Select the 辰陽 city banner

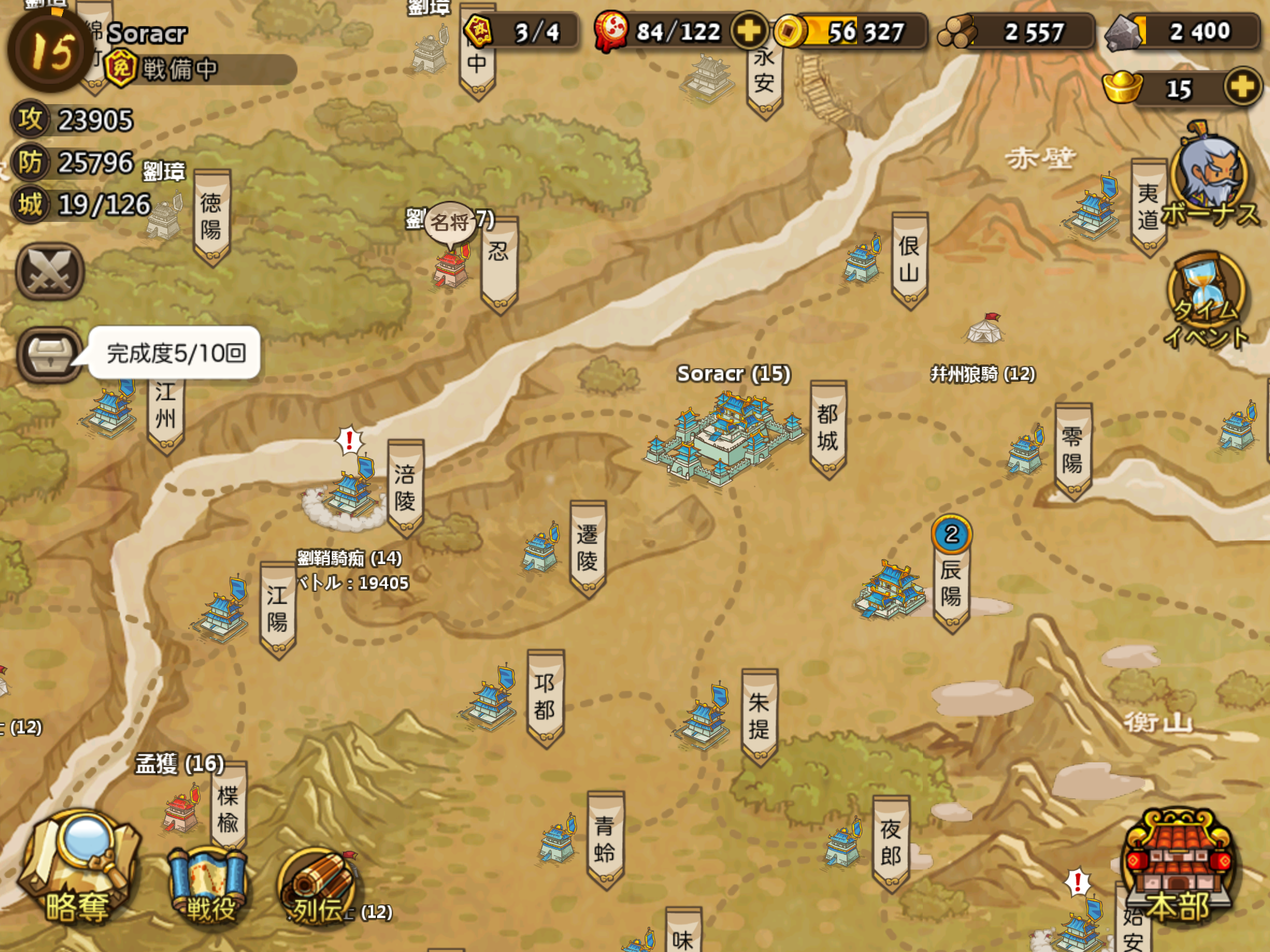[x=951, y=583]
